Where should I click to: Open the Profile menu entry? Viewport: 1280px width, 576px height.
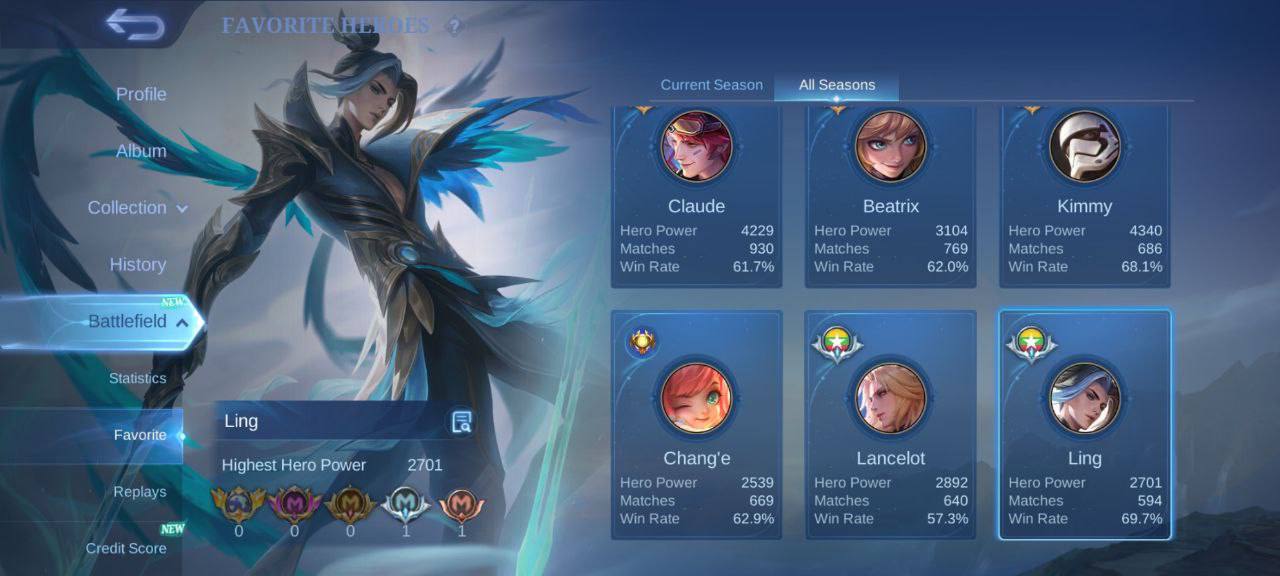pyautogui.click(x=141, y=94)
